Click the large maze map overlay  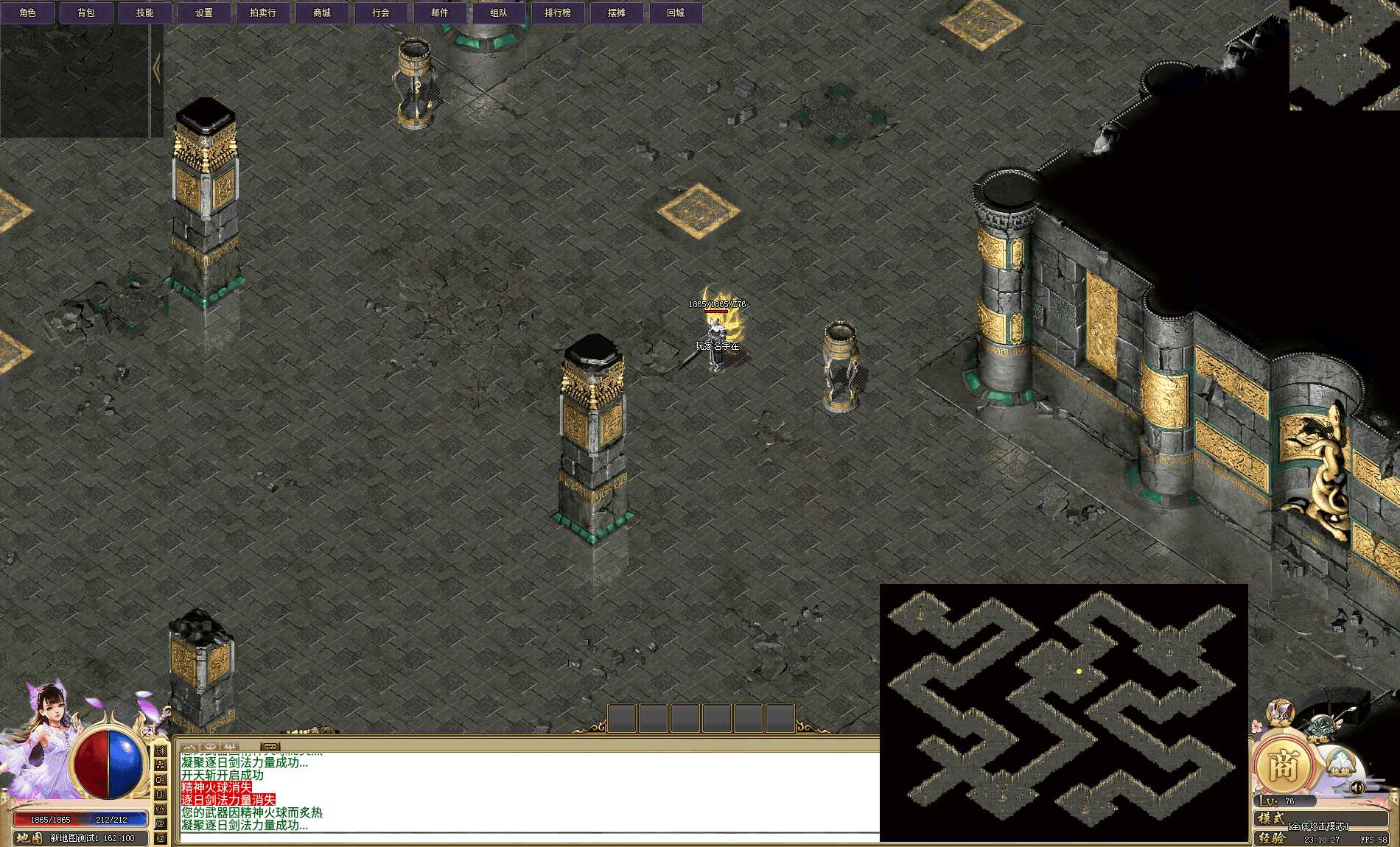pyautogui.click(x=1063, y=712)
